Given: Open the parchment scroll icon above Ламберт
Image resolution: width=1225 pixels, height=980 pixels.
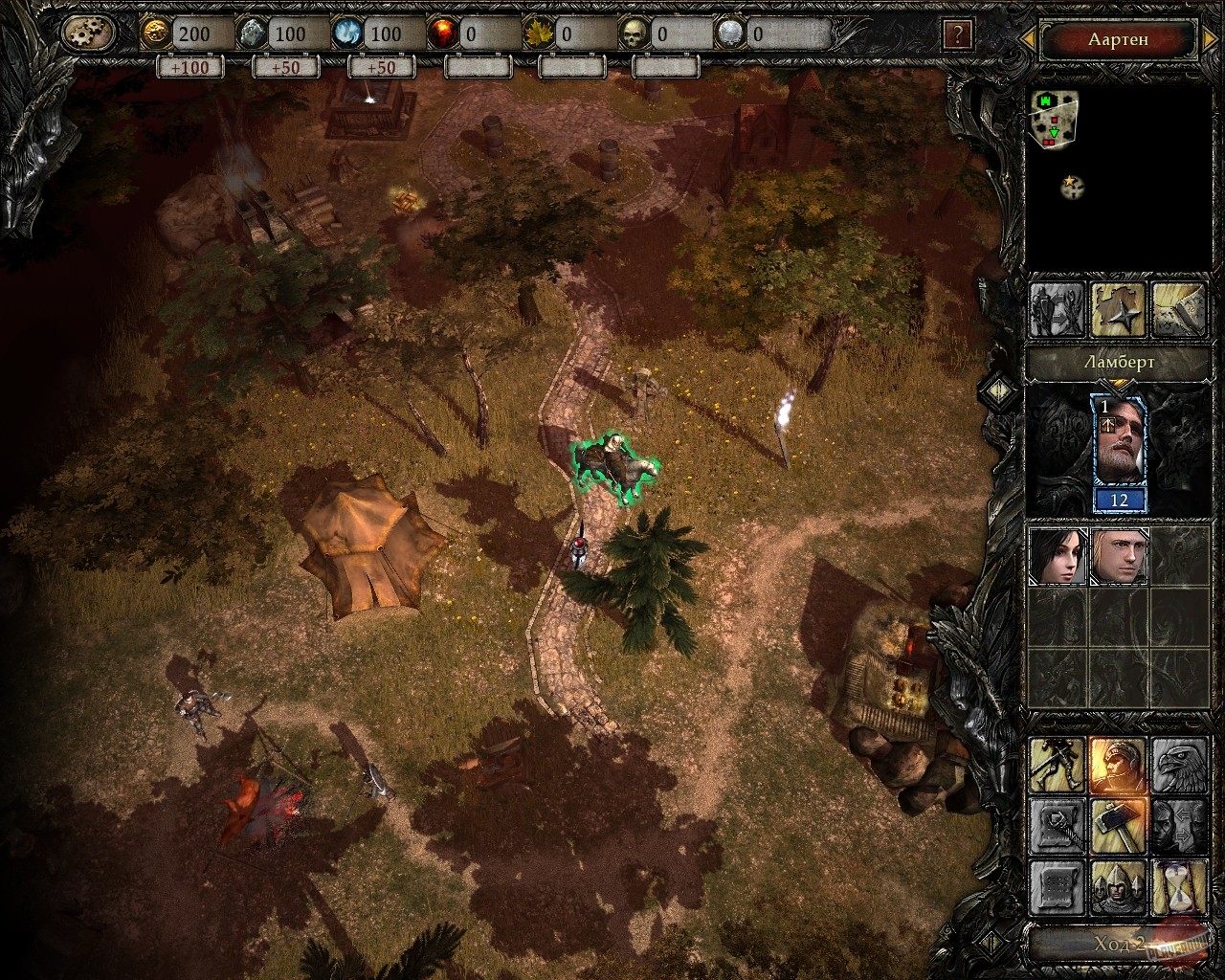Looking at the screenshot, I should (x=1177, y=309).
